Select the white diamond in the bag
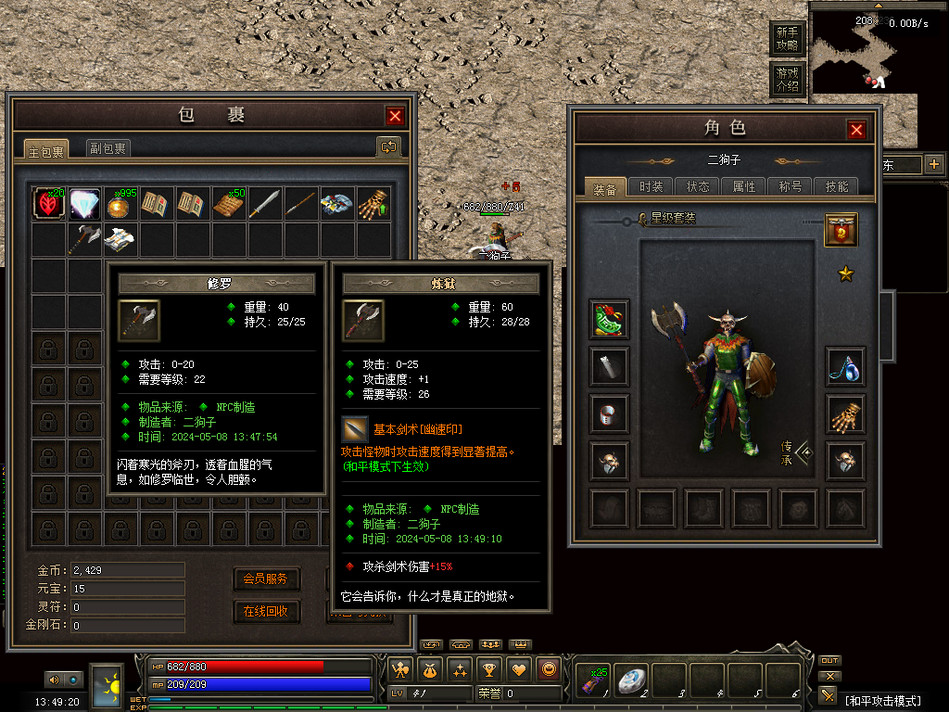The height and width of the screenshot is (712, 949). coord(84,203)
